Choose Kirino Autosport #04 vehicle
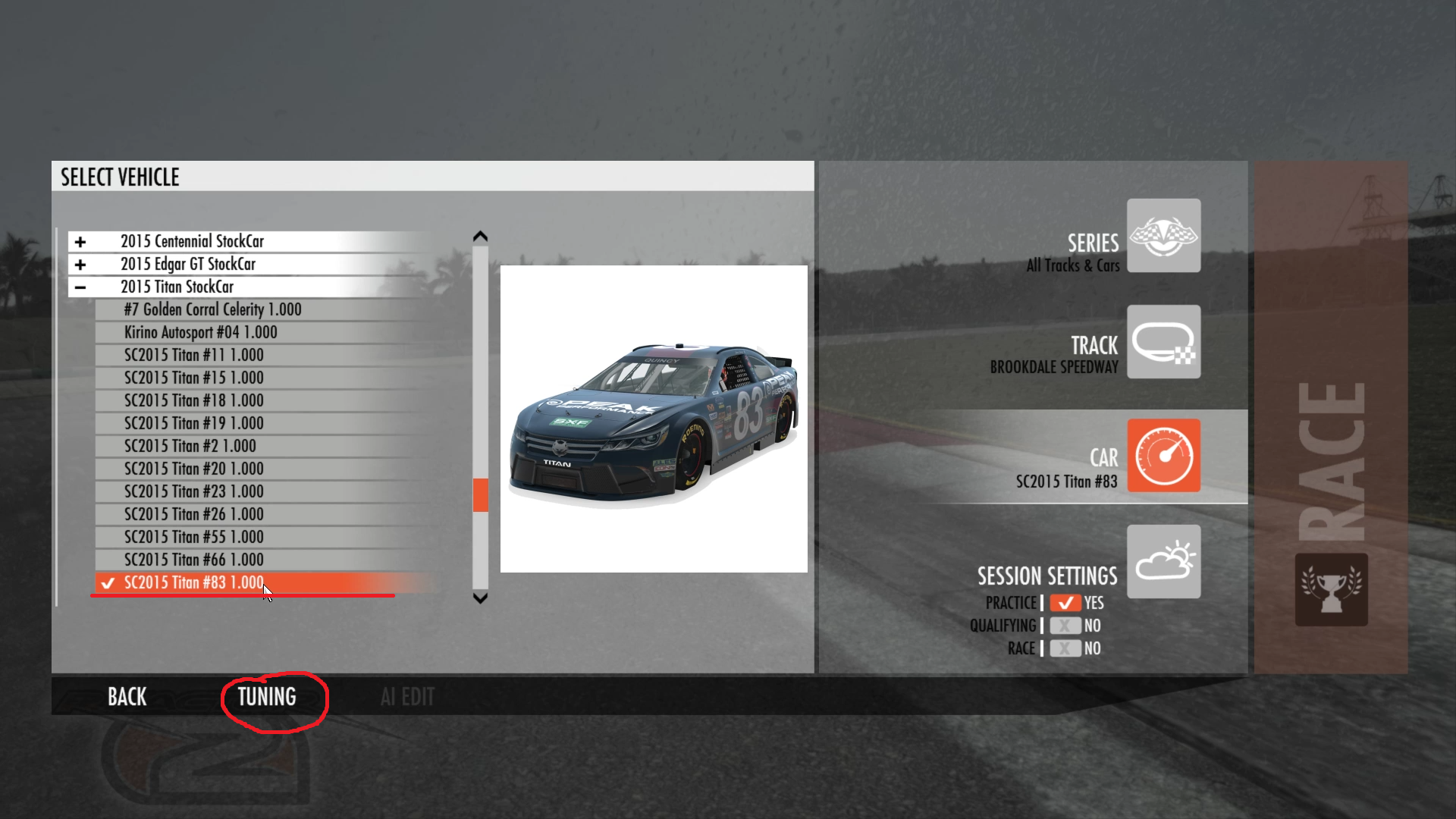Viewport: 1456px width, 819px height. point(201,332)
